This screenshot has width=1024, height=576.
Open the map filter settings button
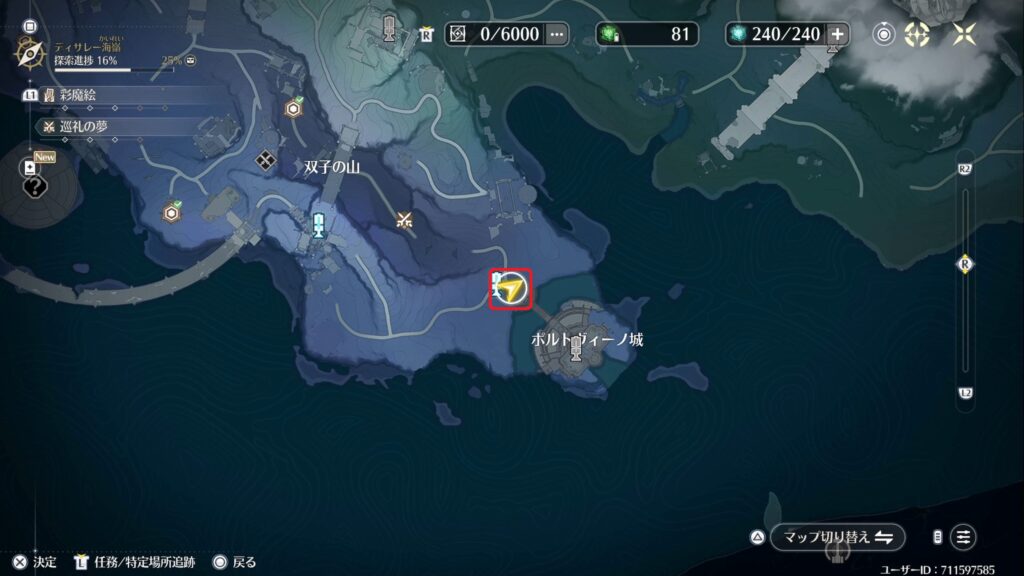pyautogui.click(x=963, y=537)
